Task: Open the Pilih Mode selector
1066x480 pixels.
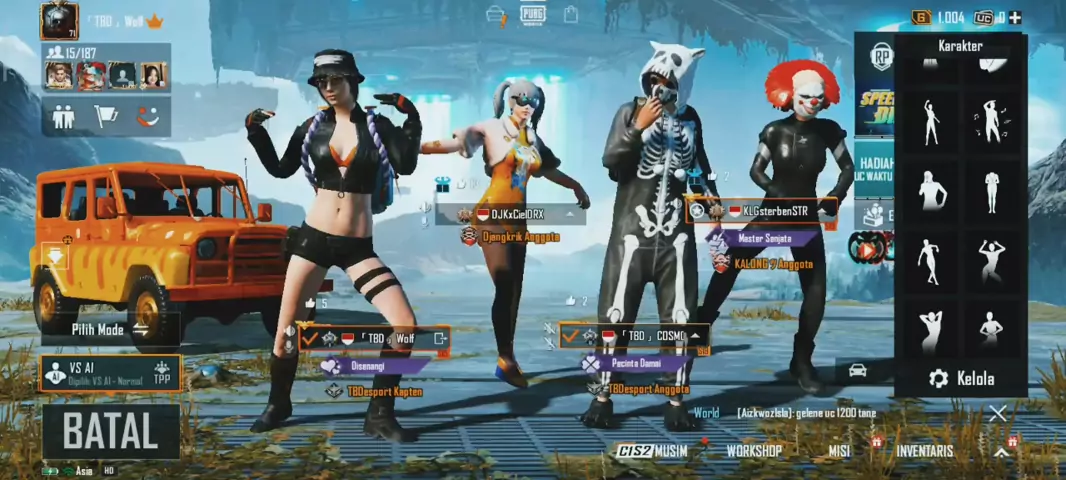Action: [110, 329]
